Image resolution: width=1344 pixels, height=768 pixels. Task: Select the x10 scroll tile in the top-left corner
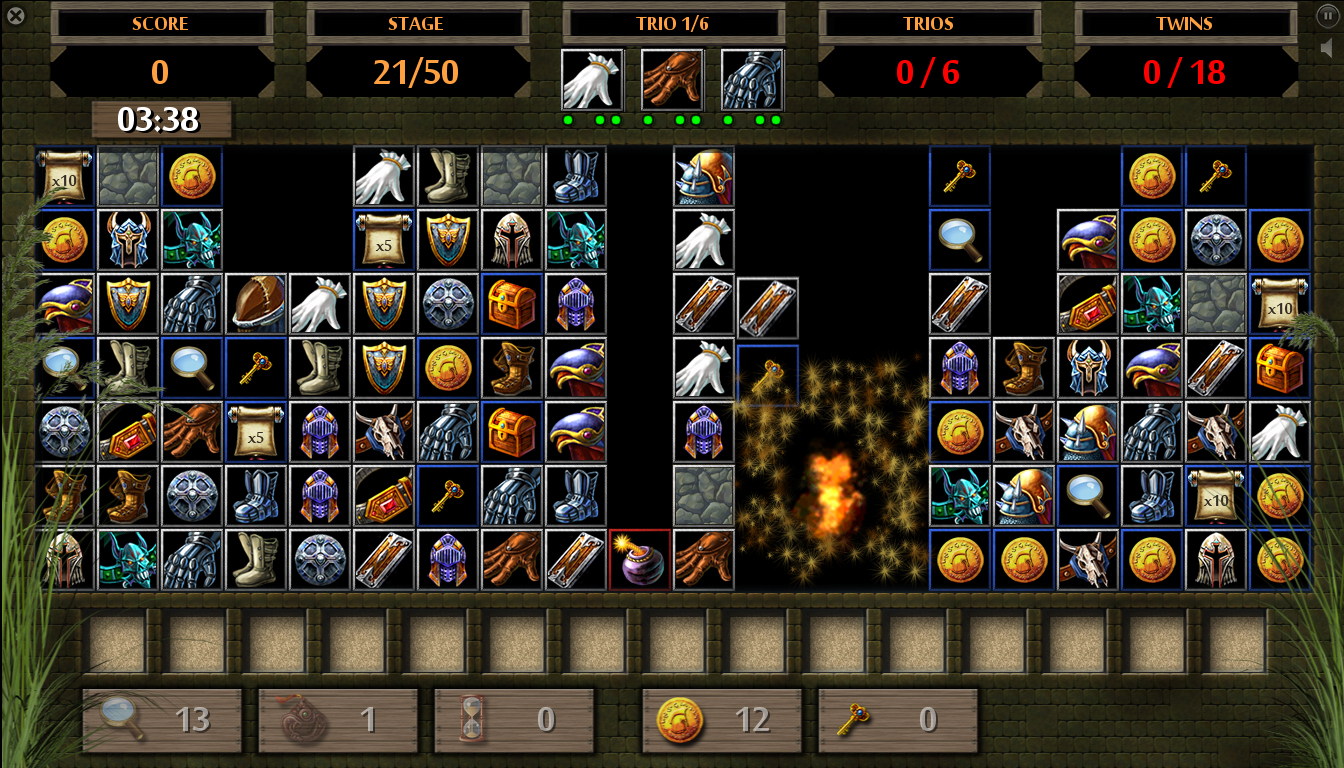pyautogui.click(x=64, y=175)
